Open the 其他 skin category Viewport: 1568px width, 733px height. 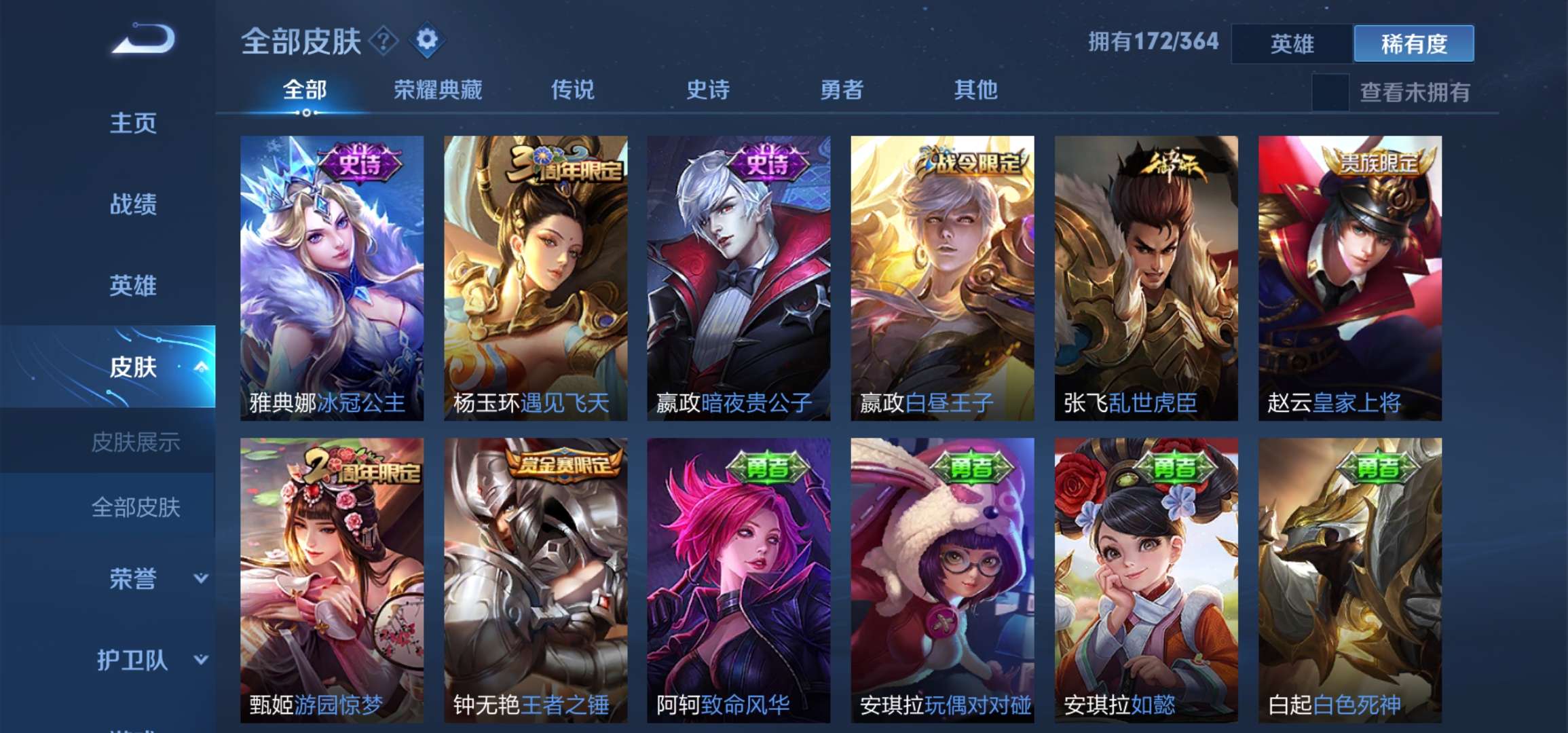pyautogui.click(x=975, y=90)
